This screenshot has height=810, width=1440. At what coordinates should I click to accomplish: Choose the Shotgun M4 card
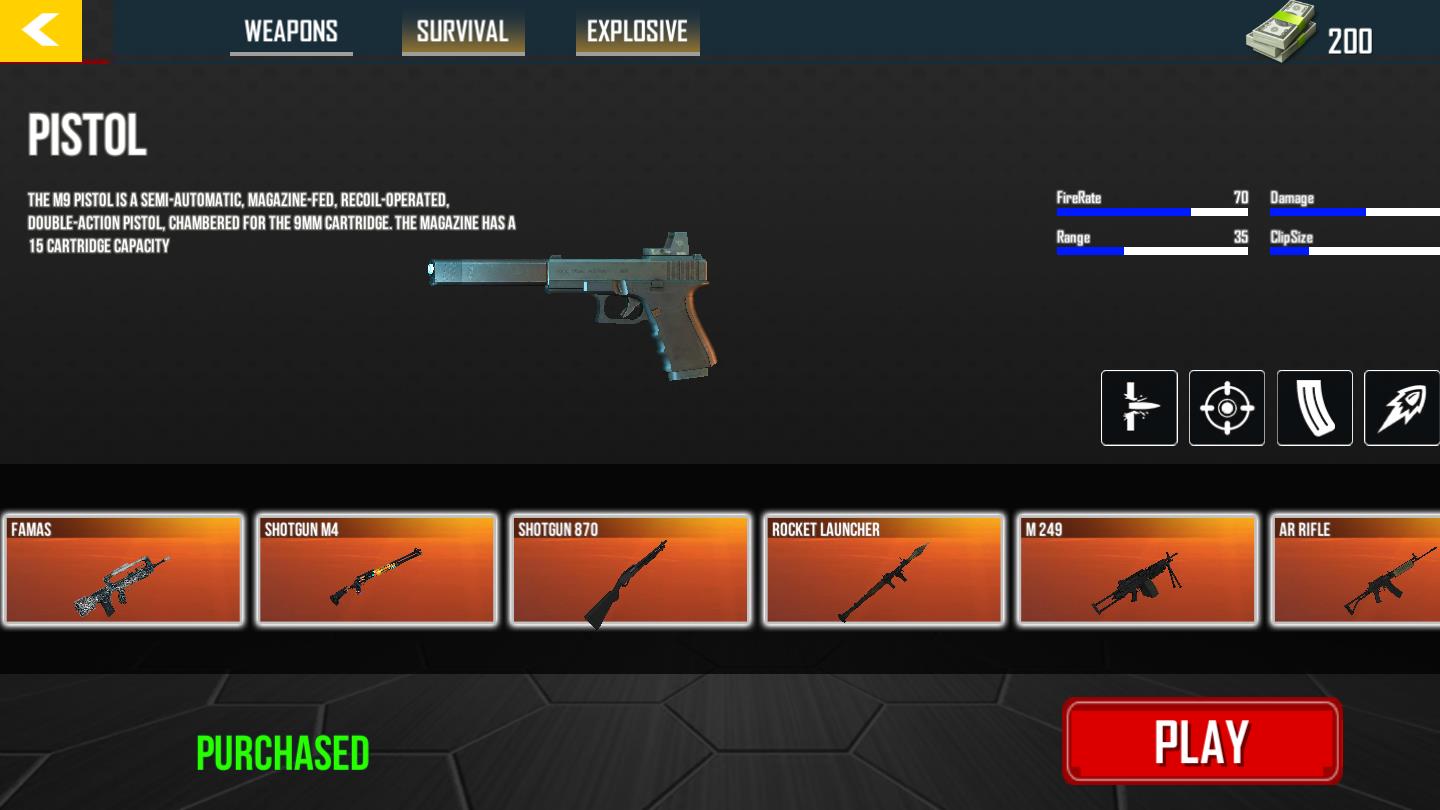tap(377, 570)
